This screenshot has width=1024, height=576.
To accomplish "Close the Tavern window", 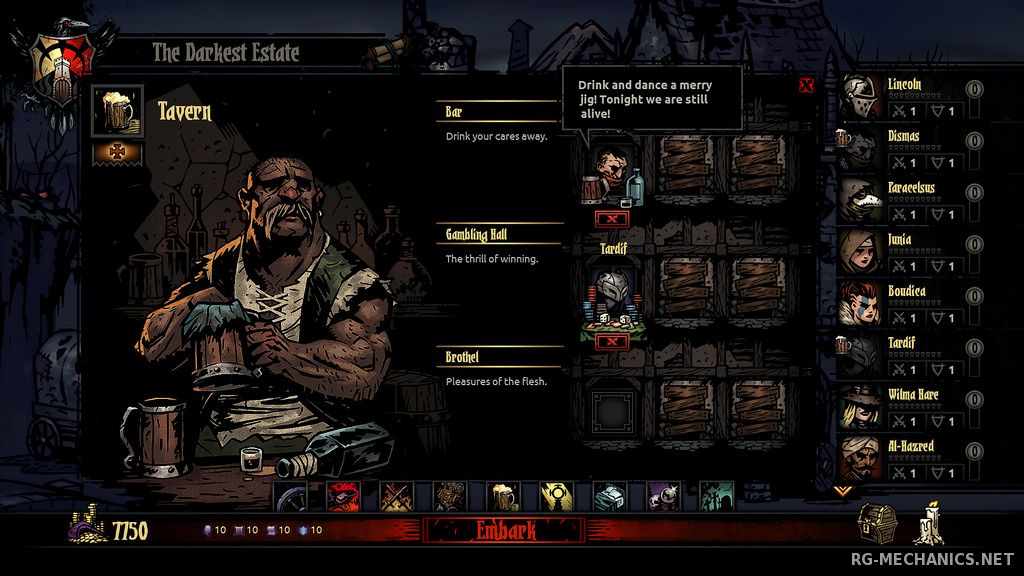I will [806, 85].
